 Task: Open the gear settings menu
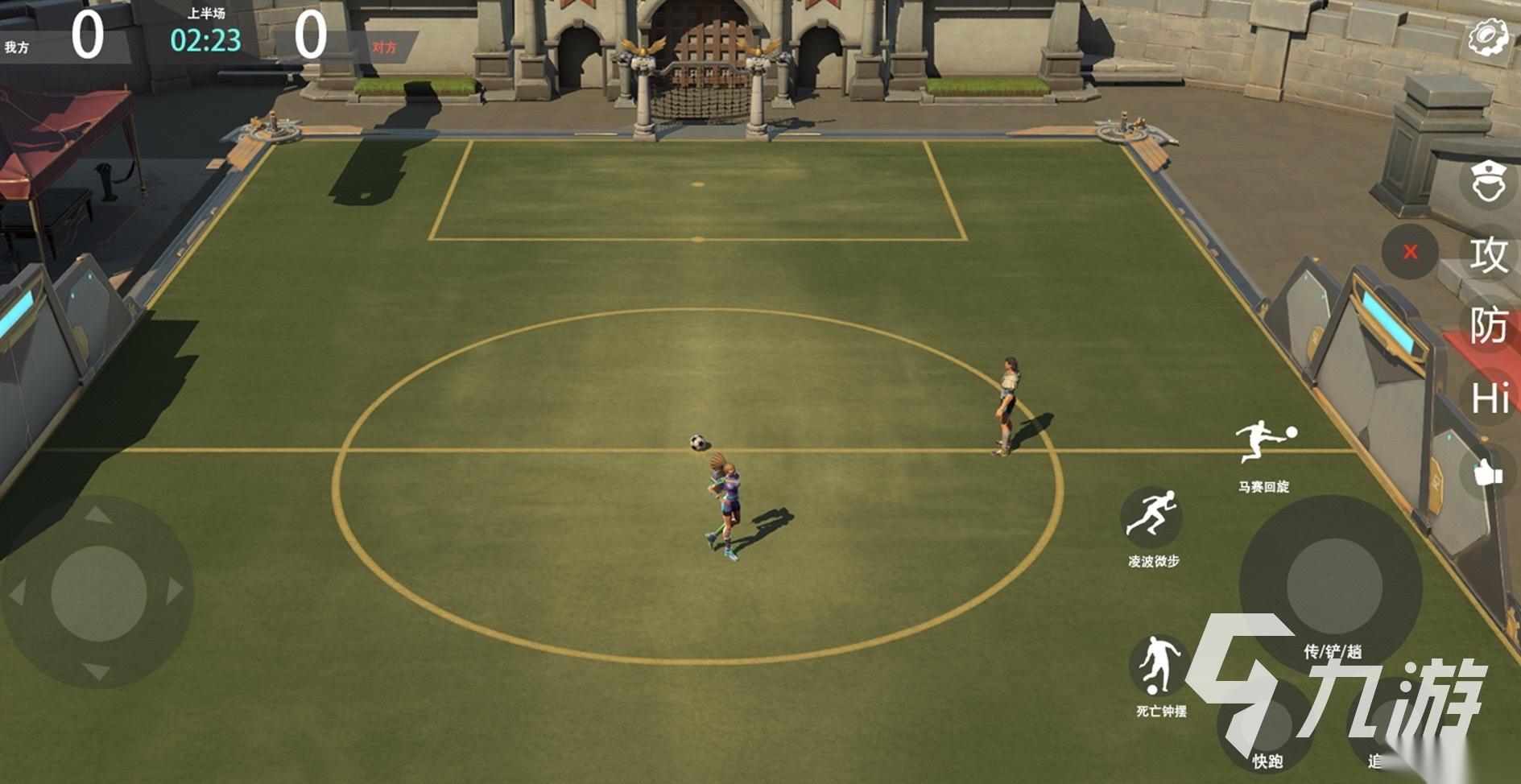1487,38
